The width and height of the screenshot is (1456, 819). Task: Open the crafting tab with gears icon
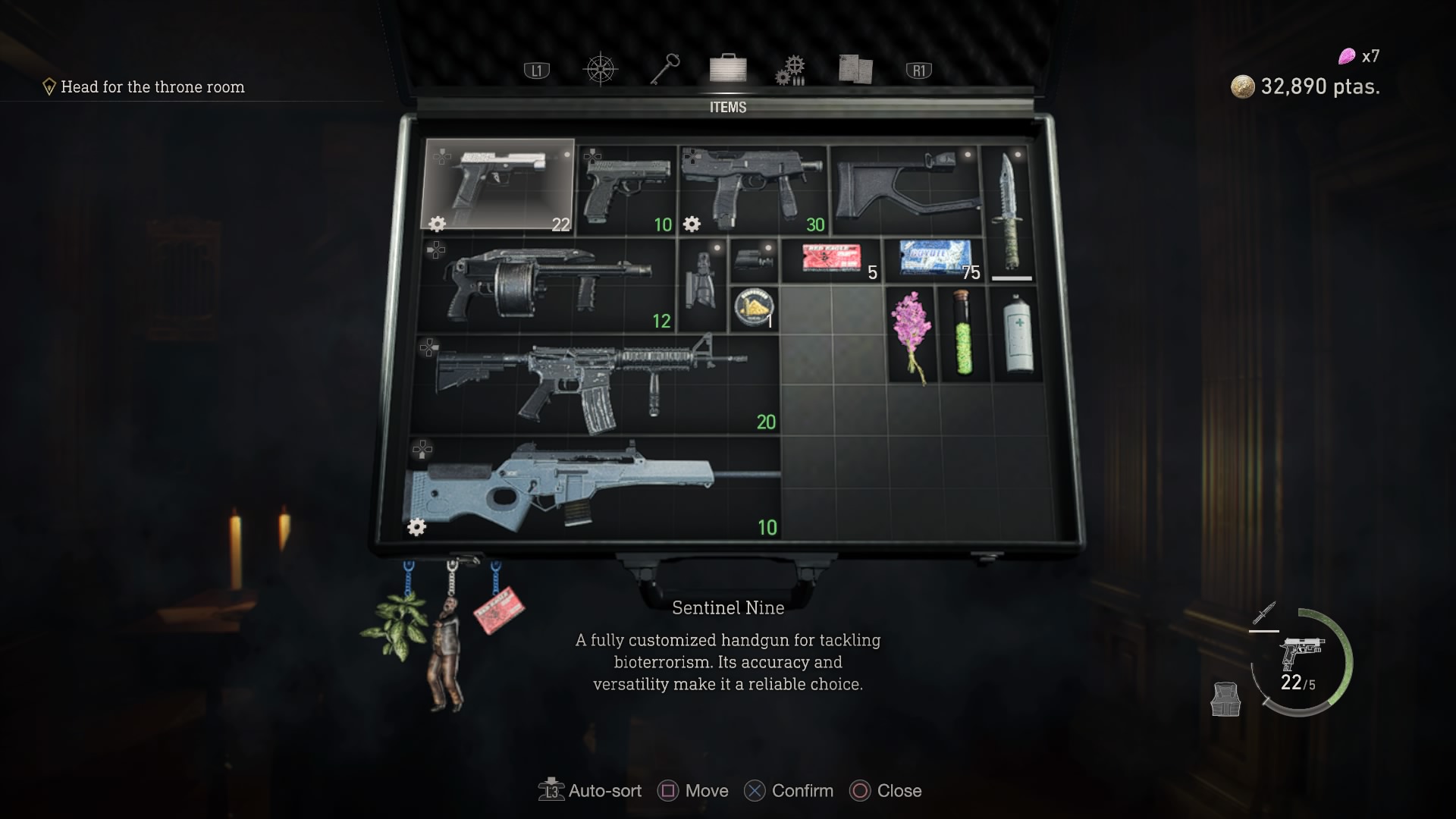790,70
